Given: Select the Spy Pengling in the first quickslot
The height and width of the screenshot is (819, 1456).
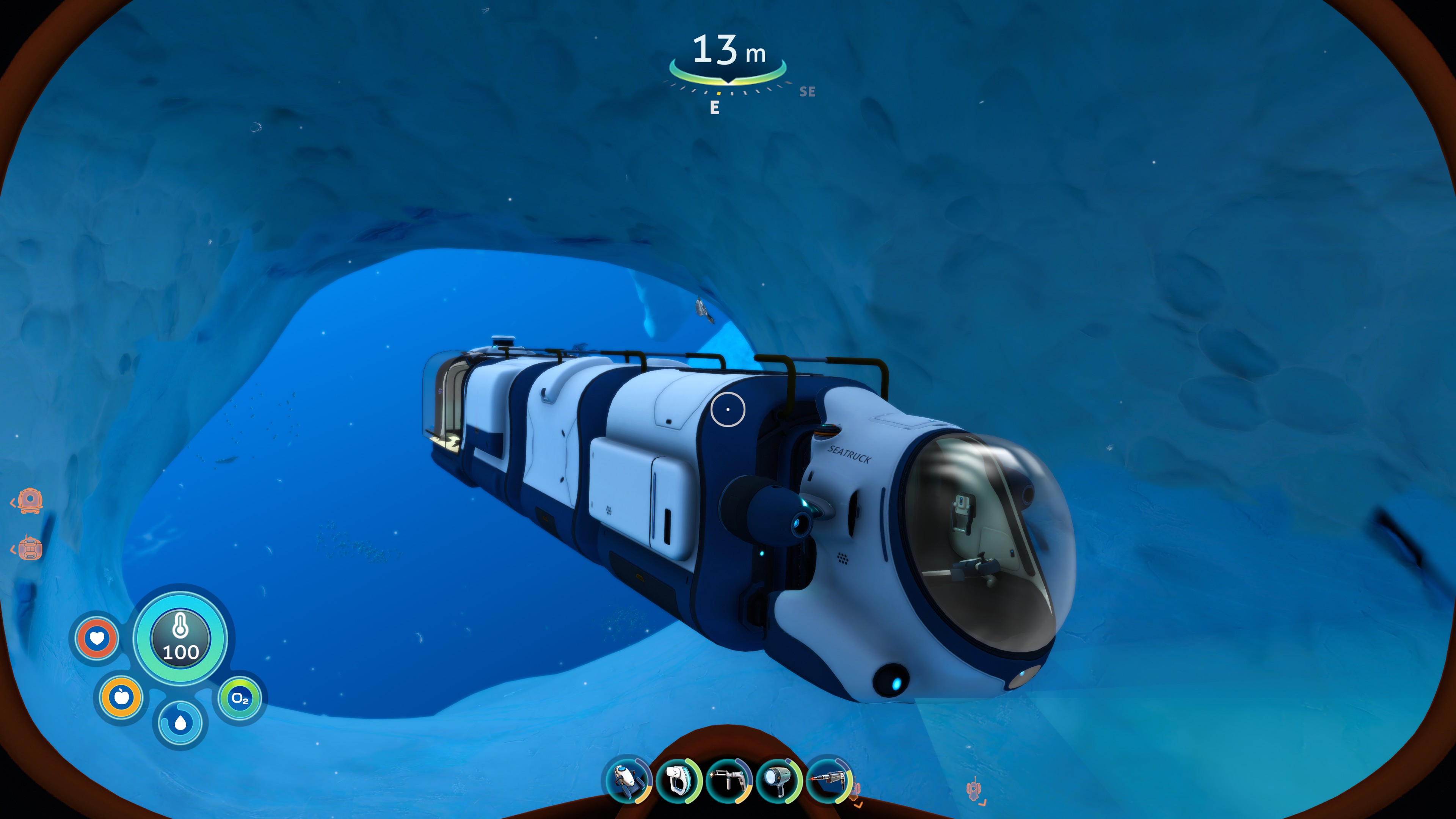Looking at the screenshot, I should 626,781.
